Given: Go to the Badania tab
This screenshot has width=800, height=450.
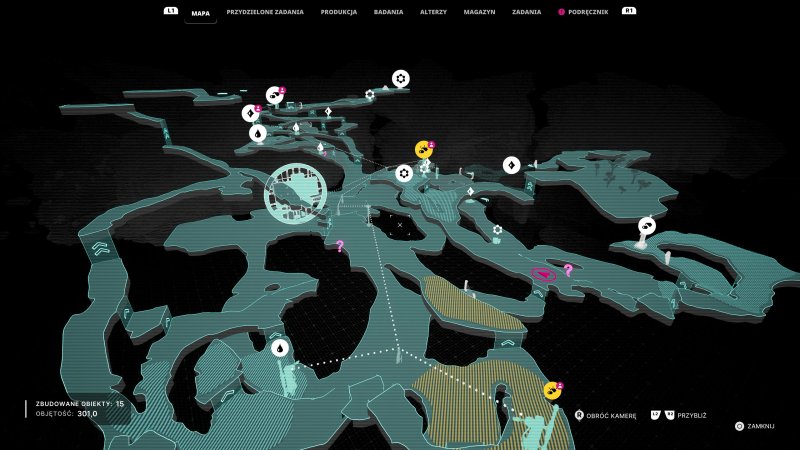Looking at the screenshot, I should (x=388, y=12).
